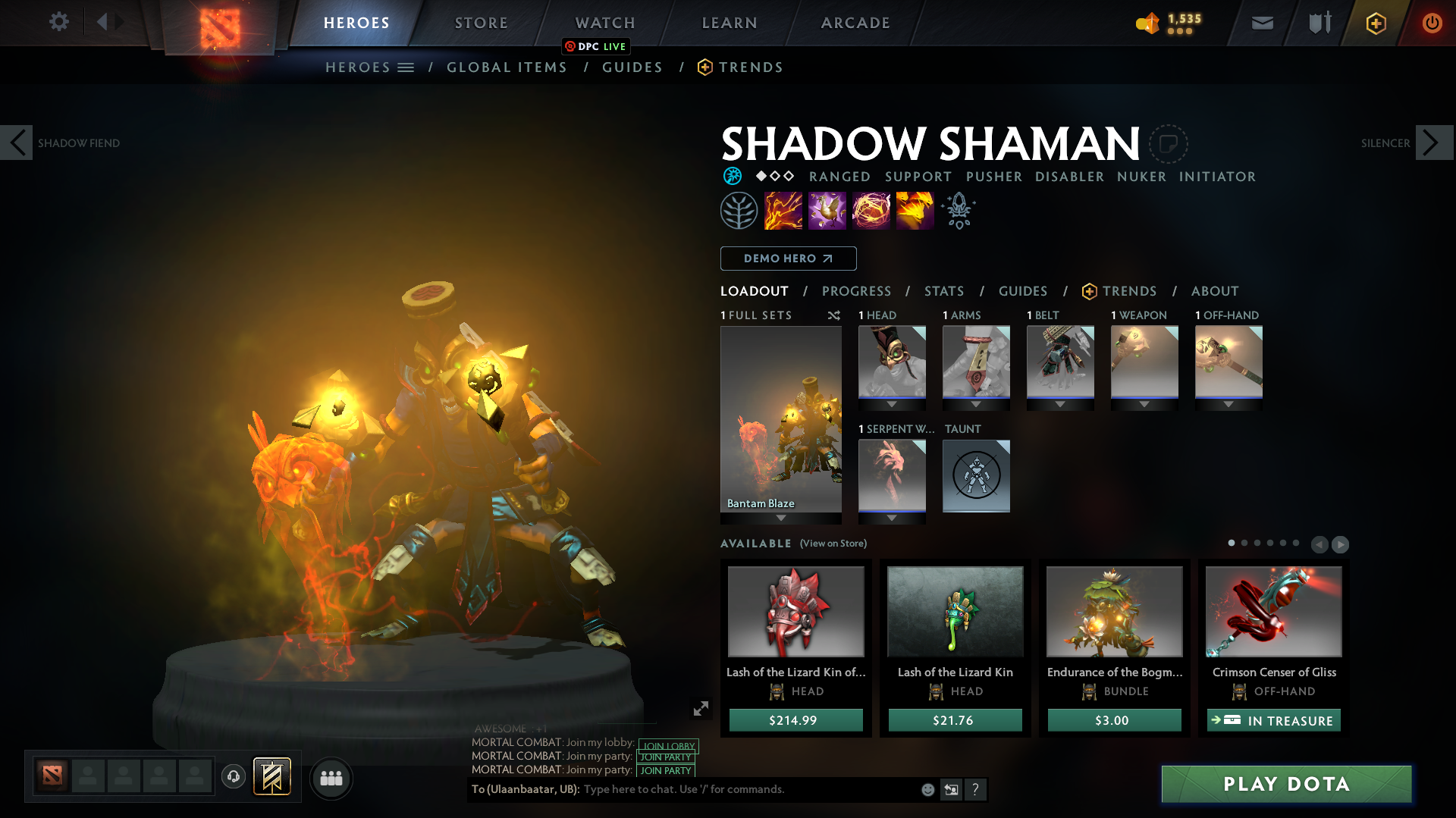Open the Hex ability details
This screenshot has width=1456, height=818.
827,210
